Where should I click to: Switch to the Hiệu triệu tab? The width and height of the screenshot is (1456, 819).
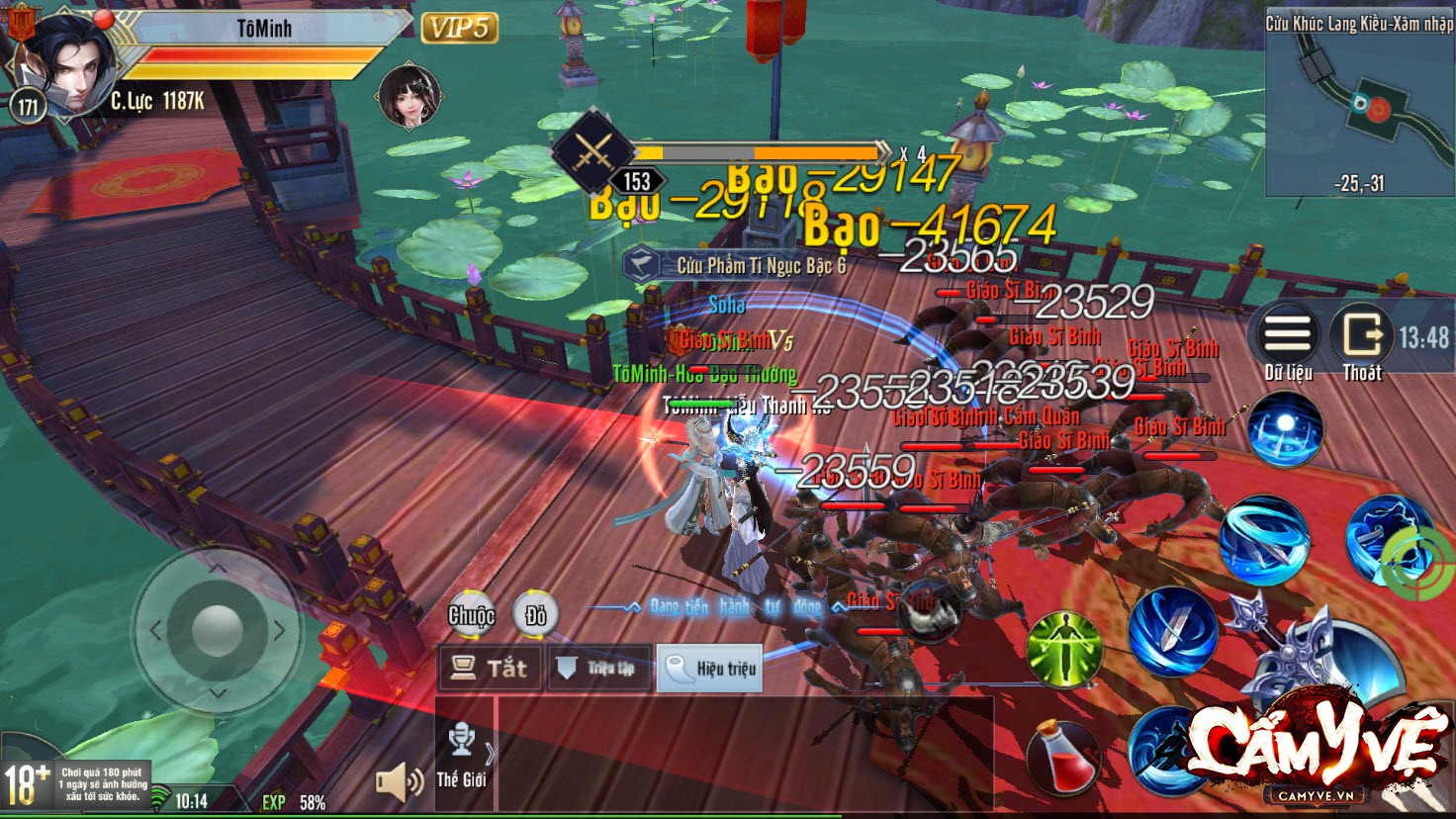pos(709,669)
